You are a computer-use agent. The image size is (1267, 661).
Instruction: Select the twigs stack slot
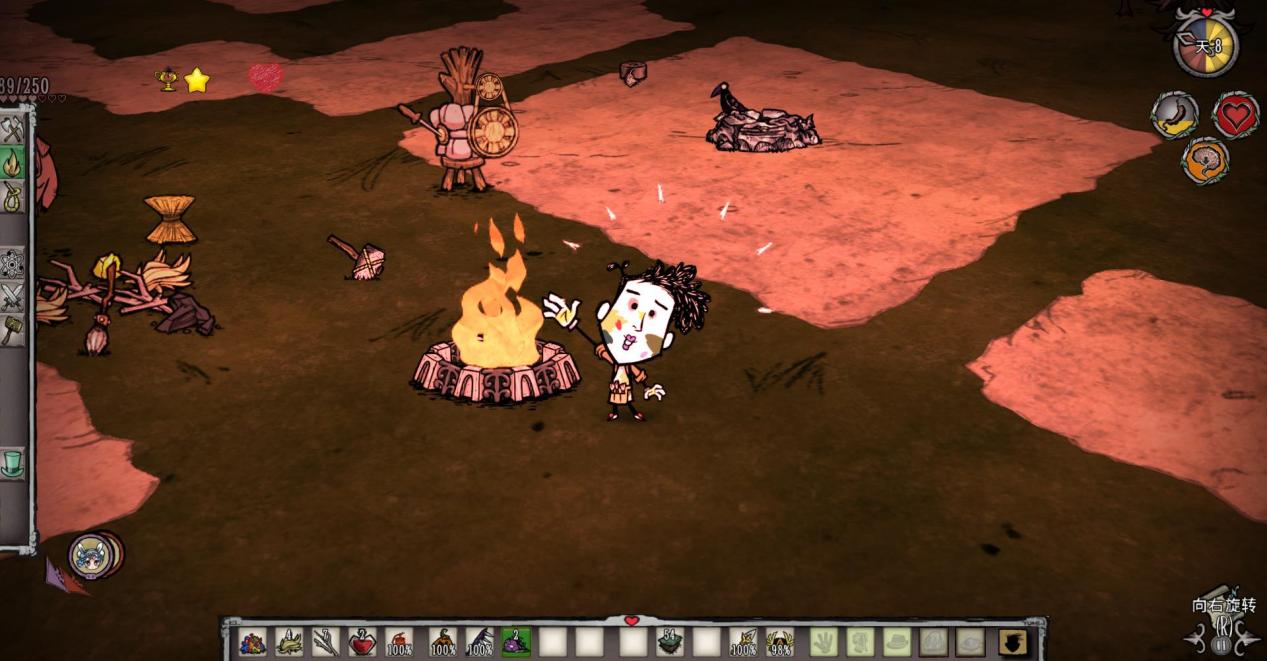pyautogui.click(x=326, y=642)
